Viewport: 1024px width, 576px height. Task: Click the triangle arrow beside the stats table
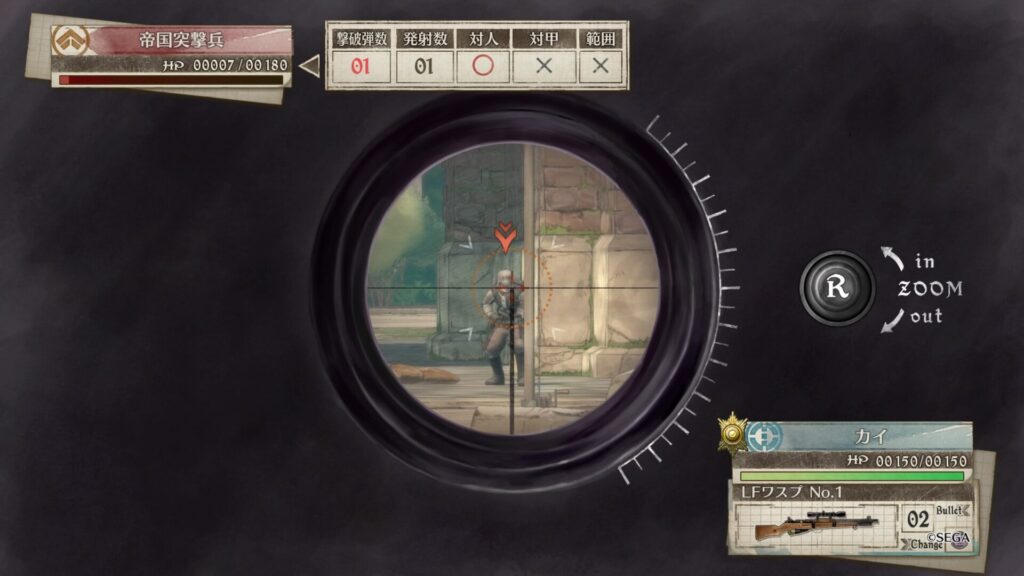click(310, 67)
